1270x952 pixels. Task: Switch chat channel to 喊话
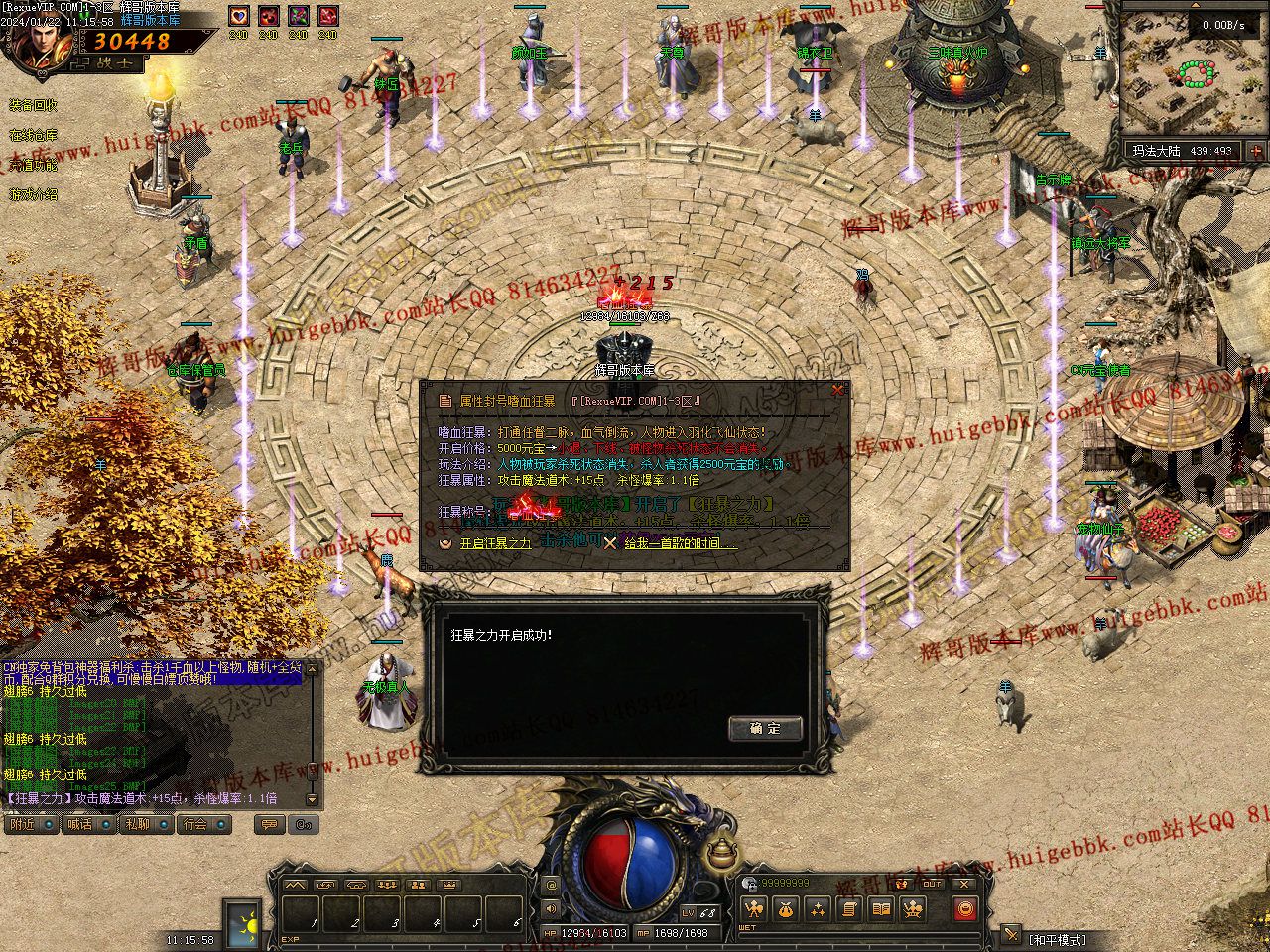pyautogui.click(x=79, y=824)
